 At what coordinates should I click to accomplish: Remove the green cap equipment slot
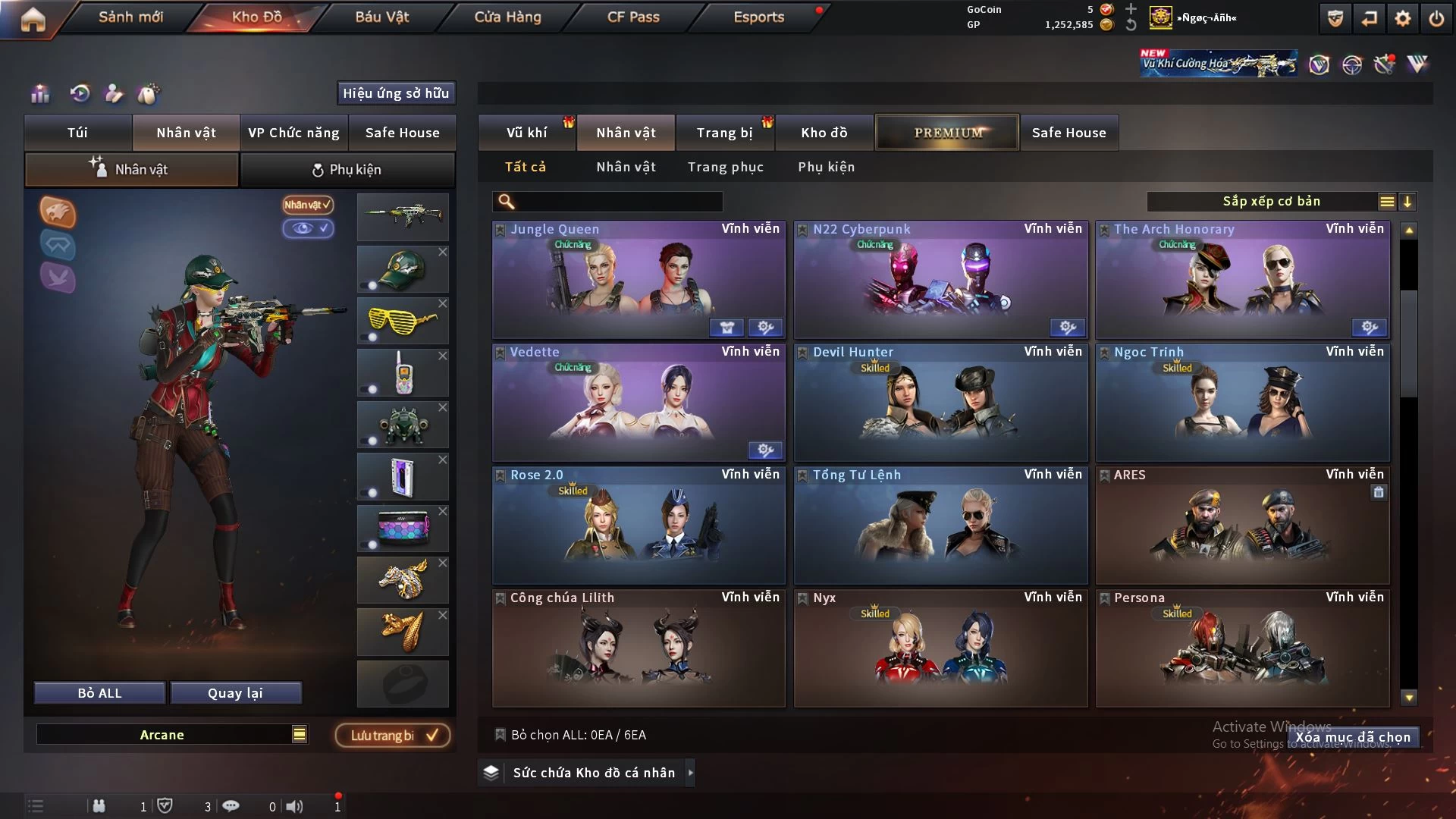tap(443, 252)
